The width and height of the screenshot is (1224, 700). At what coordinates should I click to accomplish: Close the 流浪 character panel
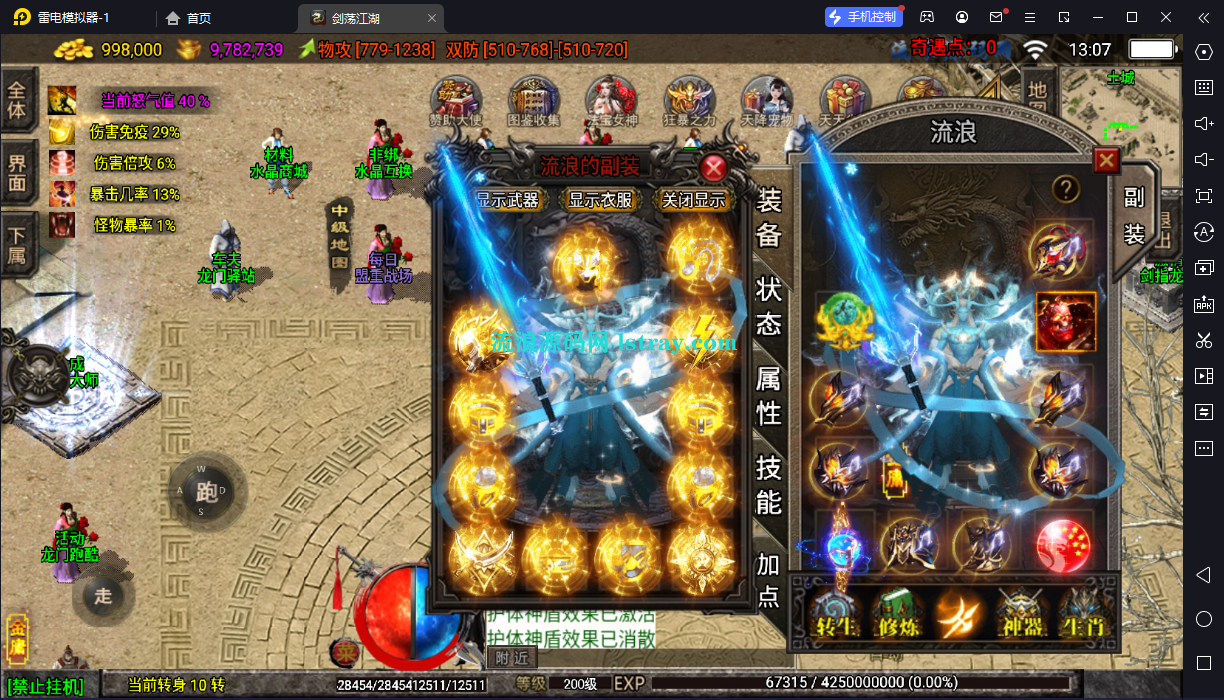coord(1106,160)
